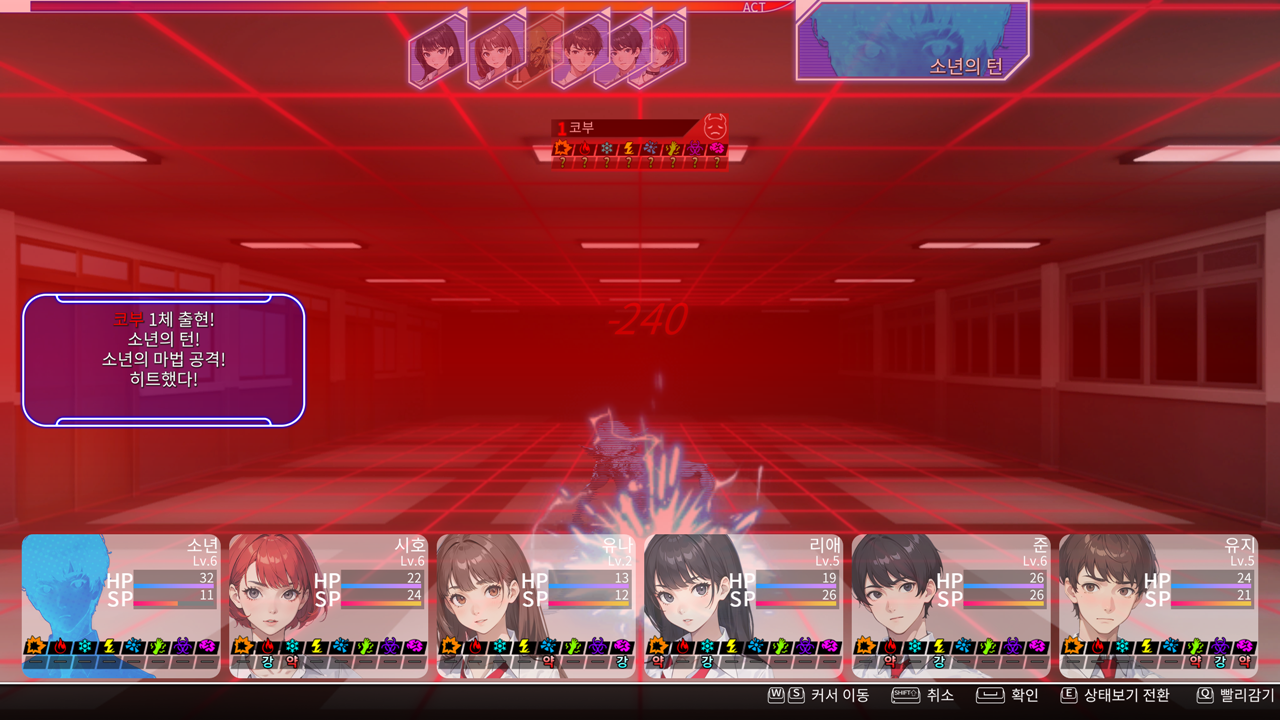The width and height of the screenshot is (1280, 720).
Task: Target the 코부 enemy info panel
Action: point(639,143)
